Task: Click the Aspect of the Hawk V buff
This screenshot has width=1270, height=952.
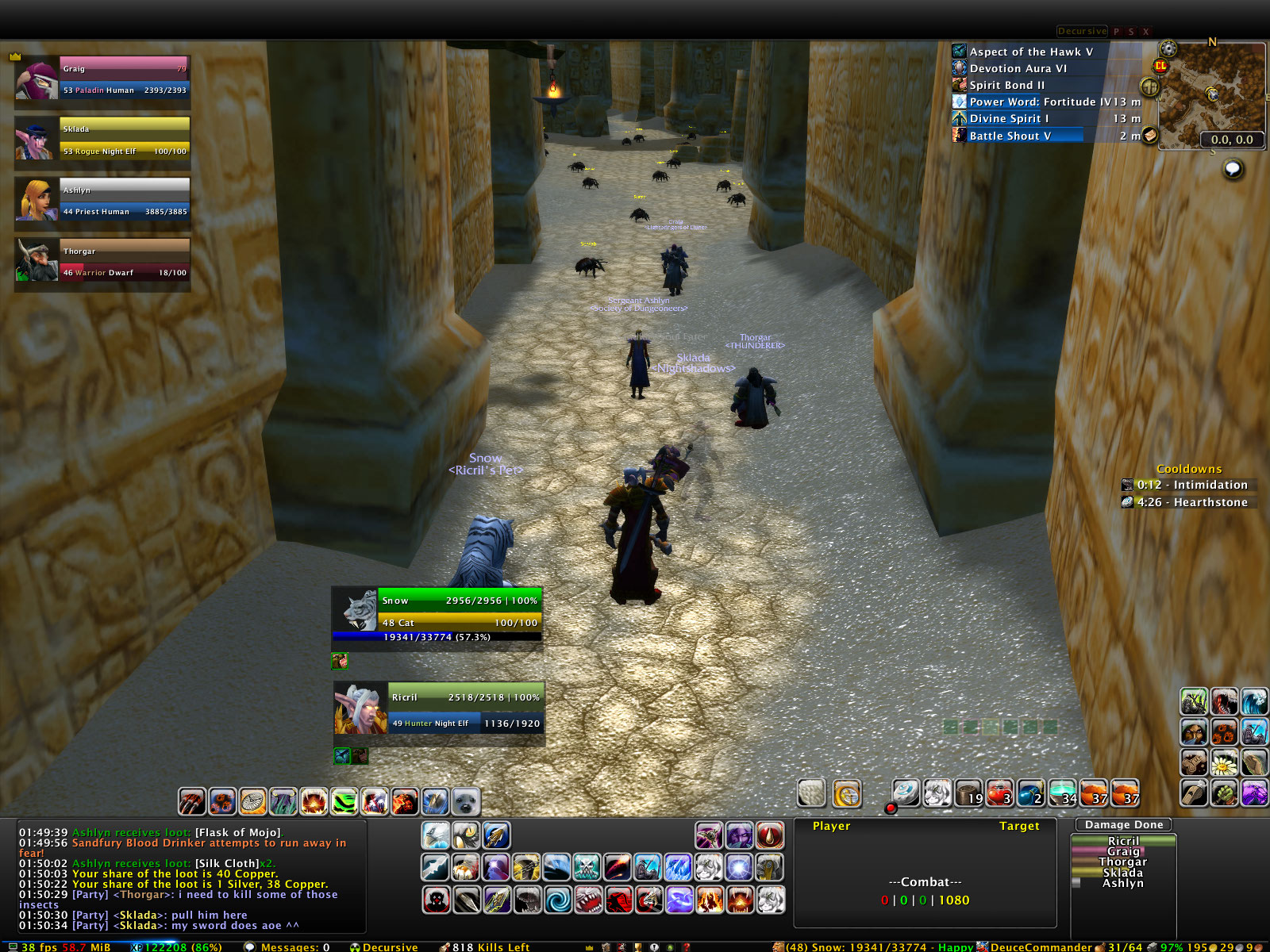Action: pyautogui.click(x=1030, y=52)
